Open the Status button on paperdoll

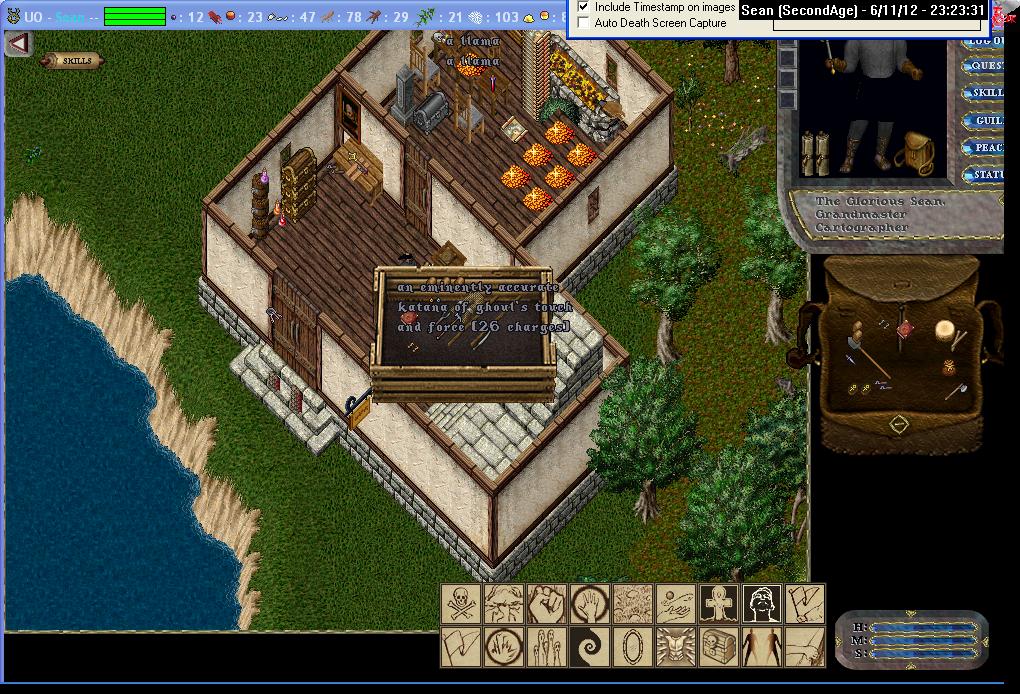coord(986,175)
